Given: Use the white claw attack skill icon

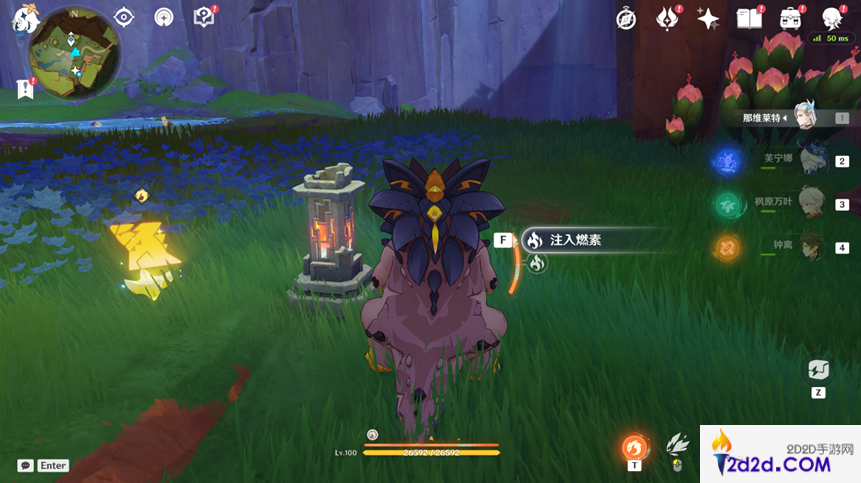Looking at the screenshot, I should point(678,445).
